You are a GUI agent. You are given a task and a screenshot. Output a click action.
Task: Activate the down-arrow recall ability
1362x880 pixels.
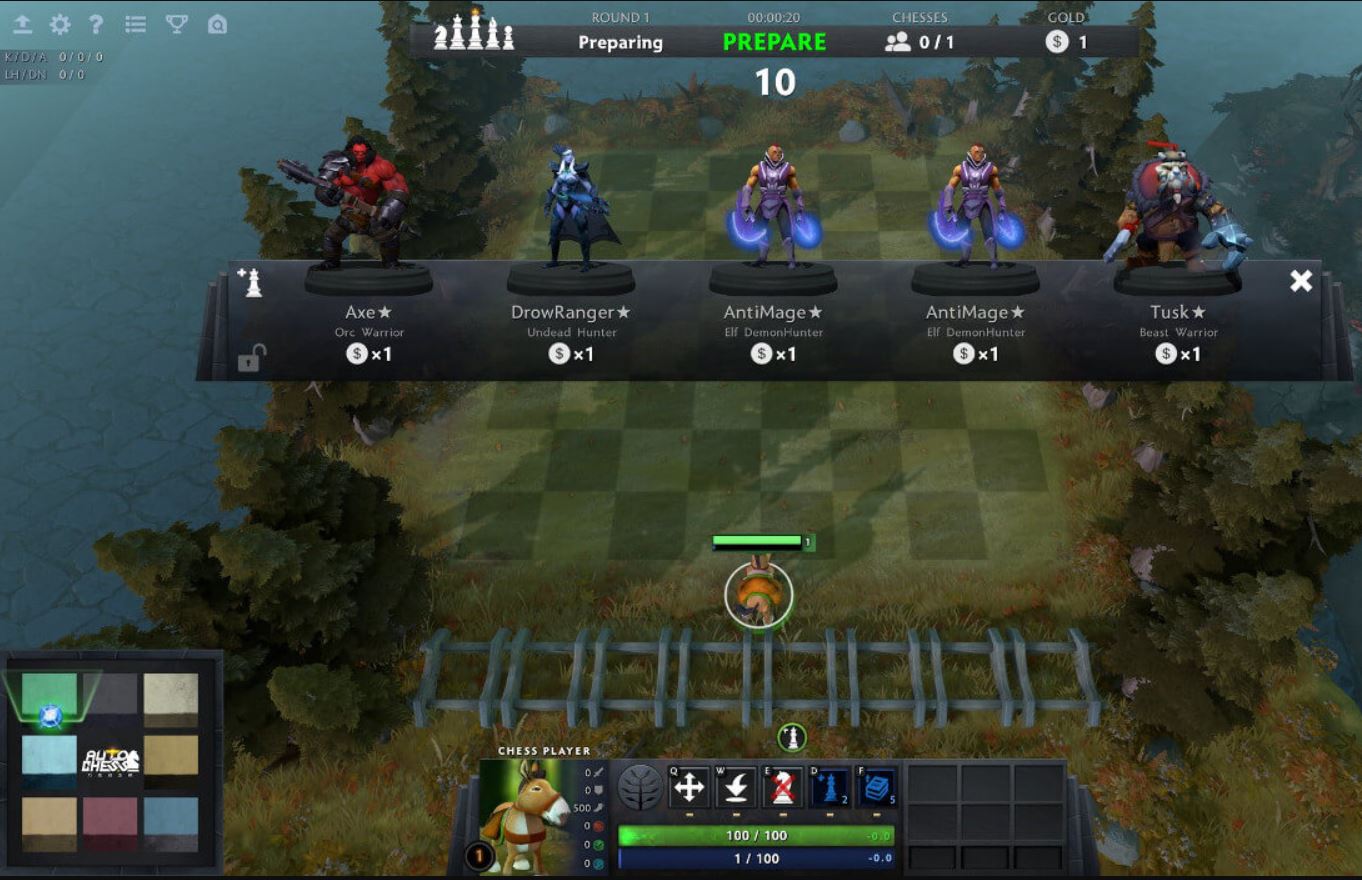pyautogui.click(x=736, y=788)
